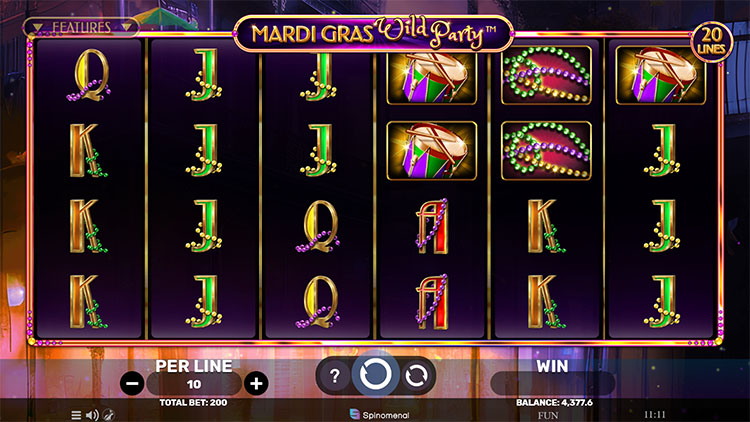Decrease the per line bet
The height and width of the screenshot is (422, 750).
[131, 383]
